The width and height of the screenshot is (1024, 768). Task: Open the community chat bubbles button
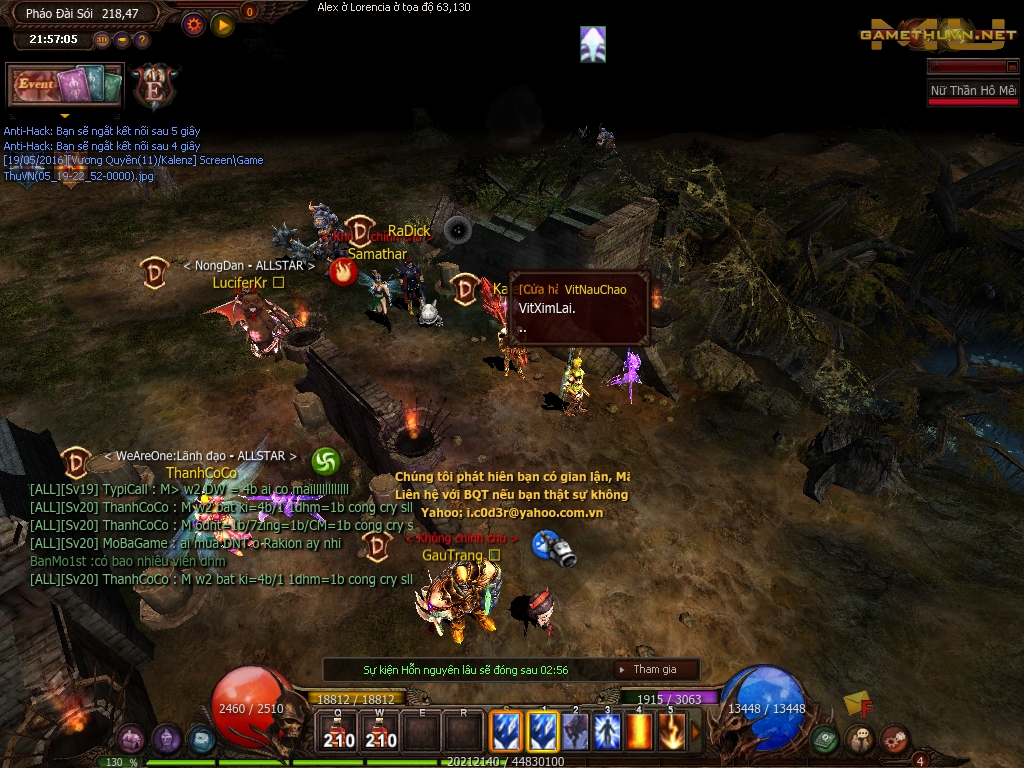click(859, 739)
